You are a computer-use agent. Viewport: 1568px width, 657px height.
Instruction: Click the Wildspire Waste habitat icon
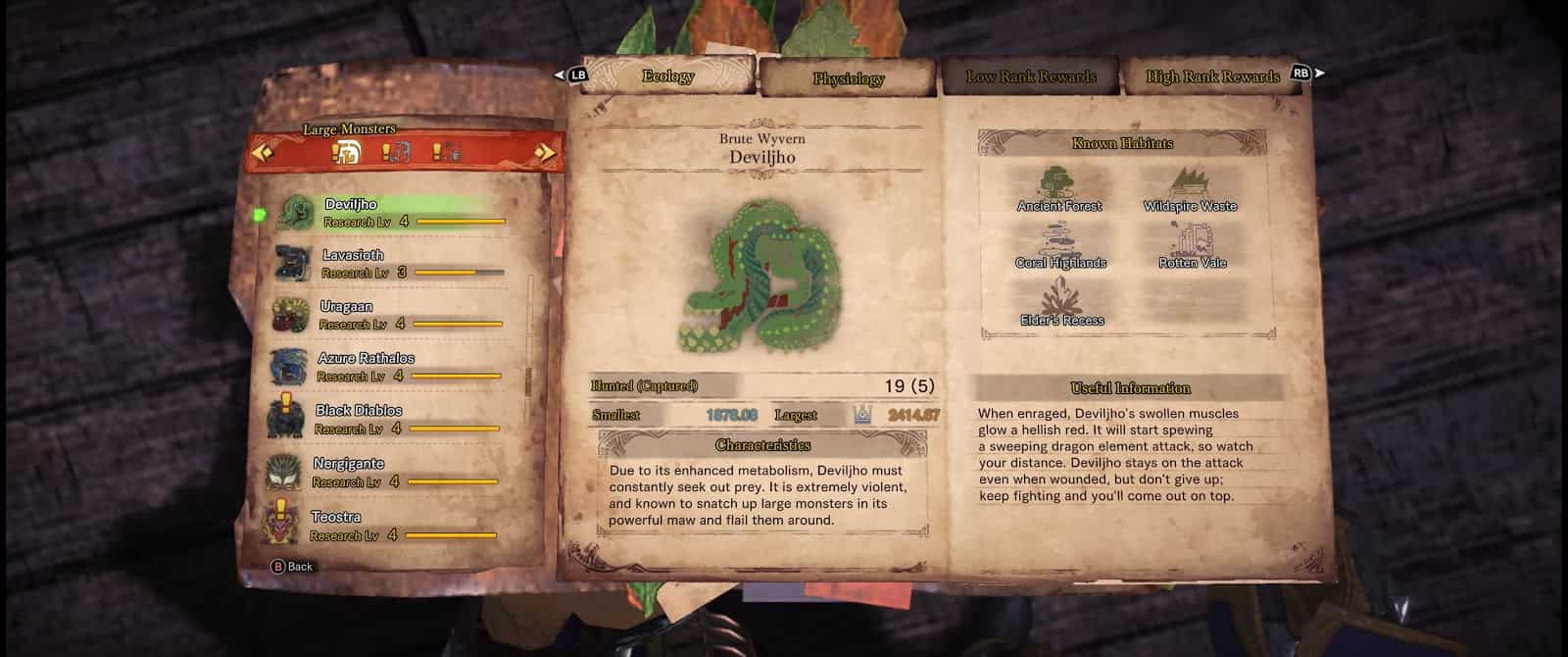coord(1189,184)
